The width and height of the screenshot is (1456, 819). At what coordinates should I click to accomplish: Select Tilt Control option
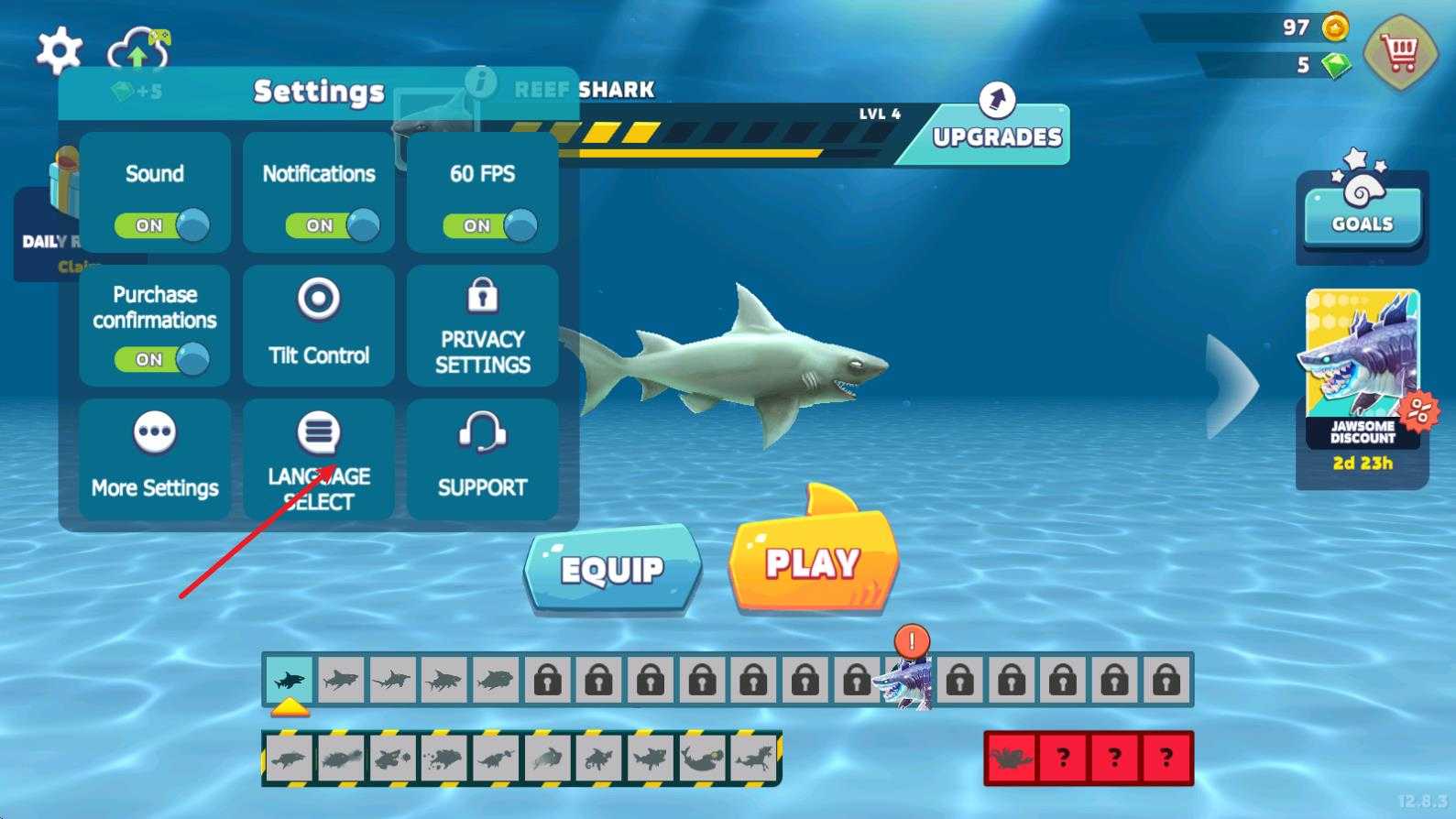(319, 325)
